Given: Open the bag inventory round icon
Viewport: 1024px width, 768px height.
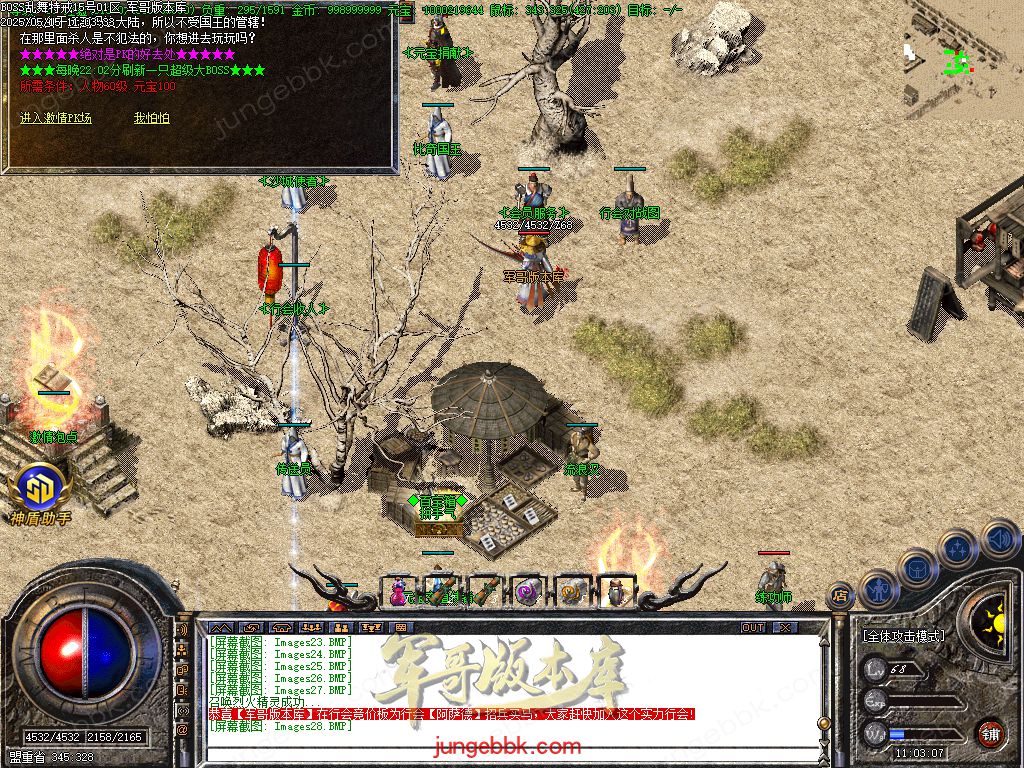Looking at the screenshot, I should pos(917,569).
